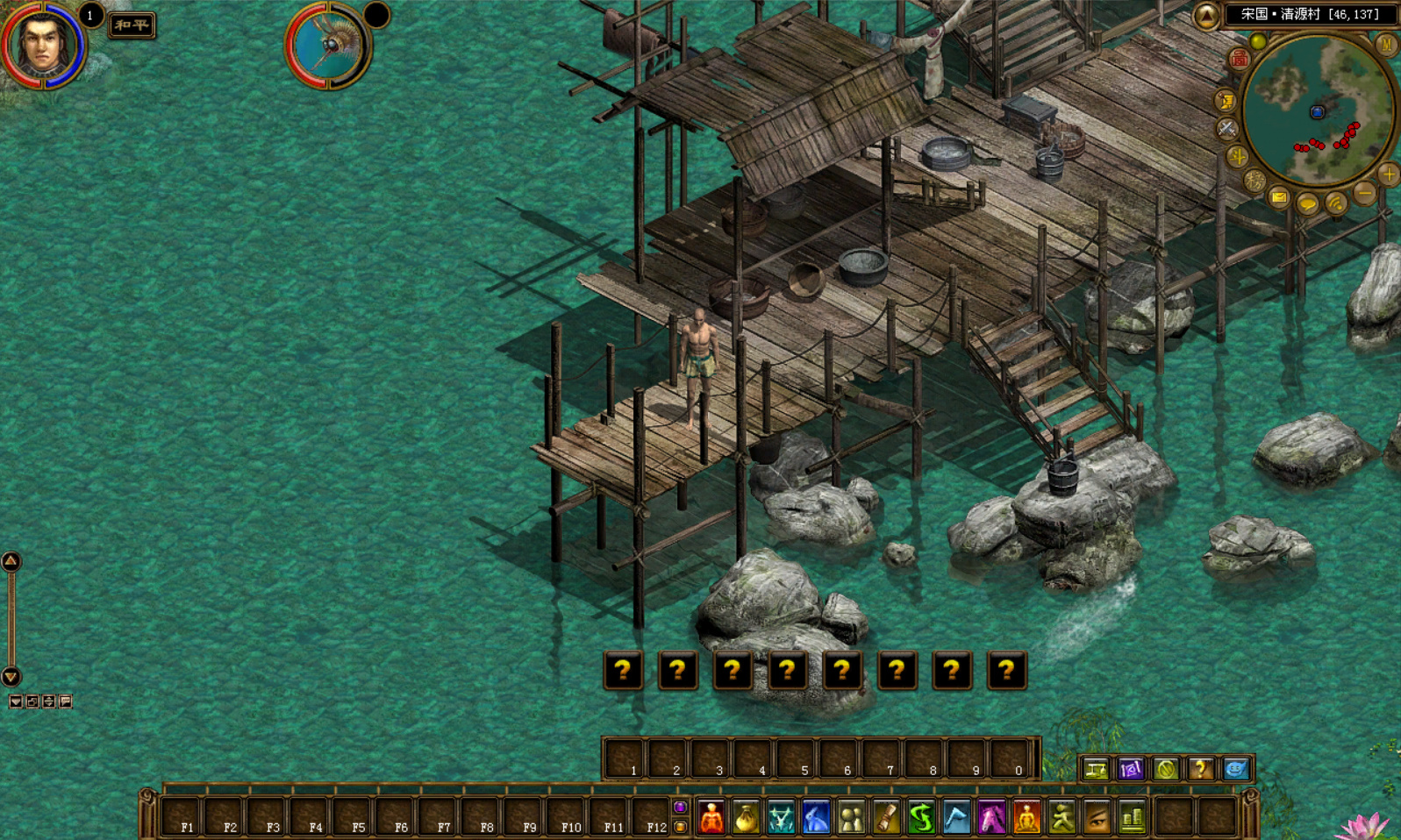Select the mosquito target portrait
Screen dimensions: 1401x840
pyautogui.click(x=329, y=46)
